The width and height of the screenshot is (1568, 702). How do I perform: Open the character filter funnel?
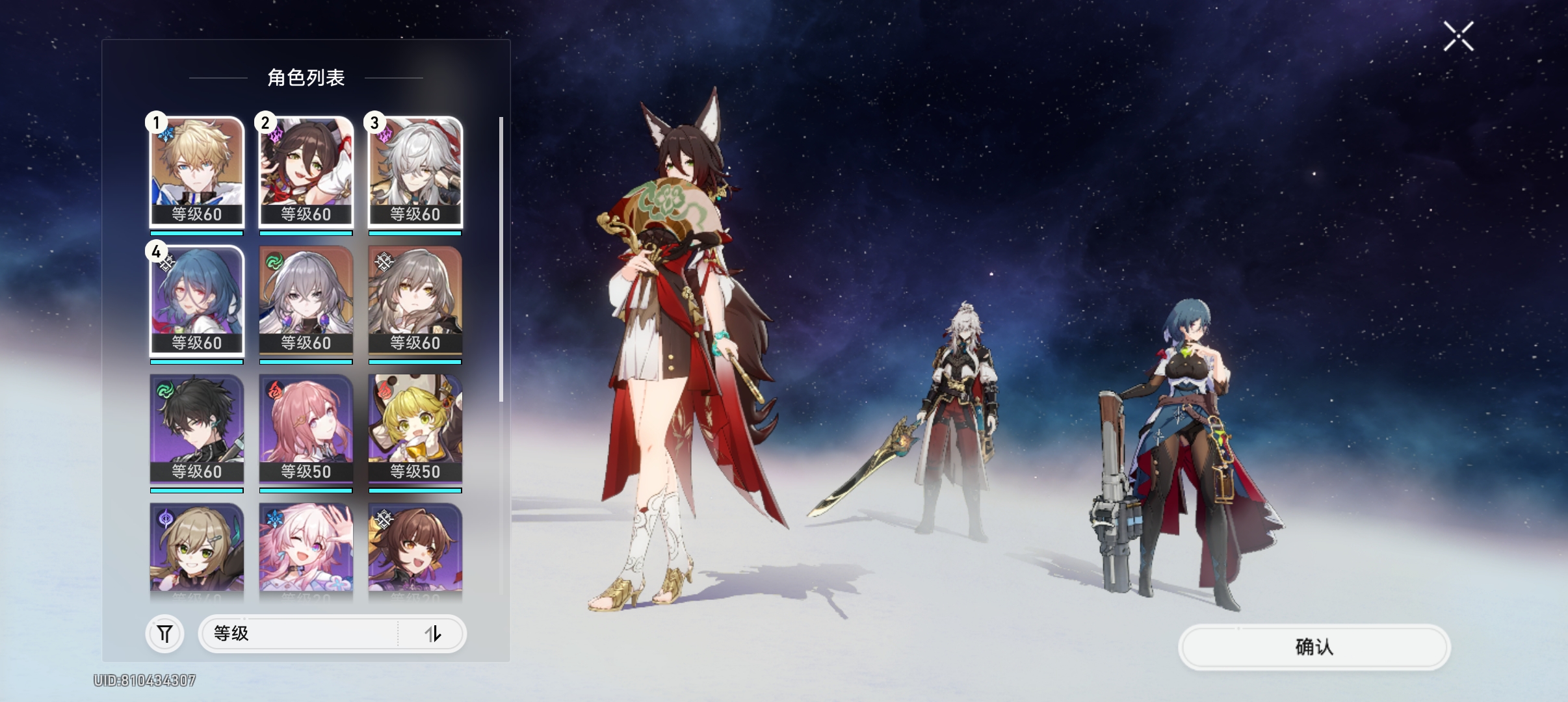point(164,634)
